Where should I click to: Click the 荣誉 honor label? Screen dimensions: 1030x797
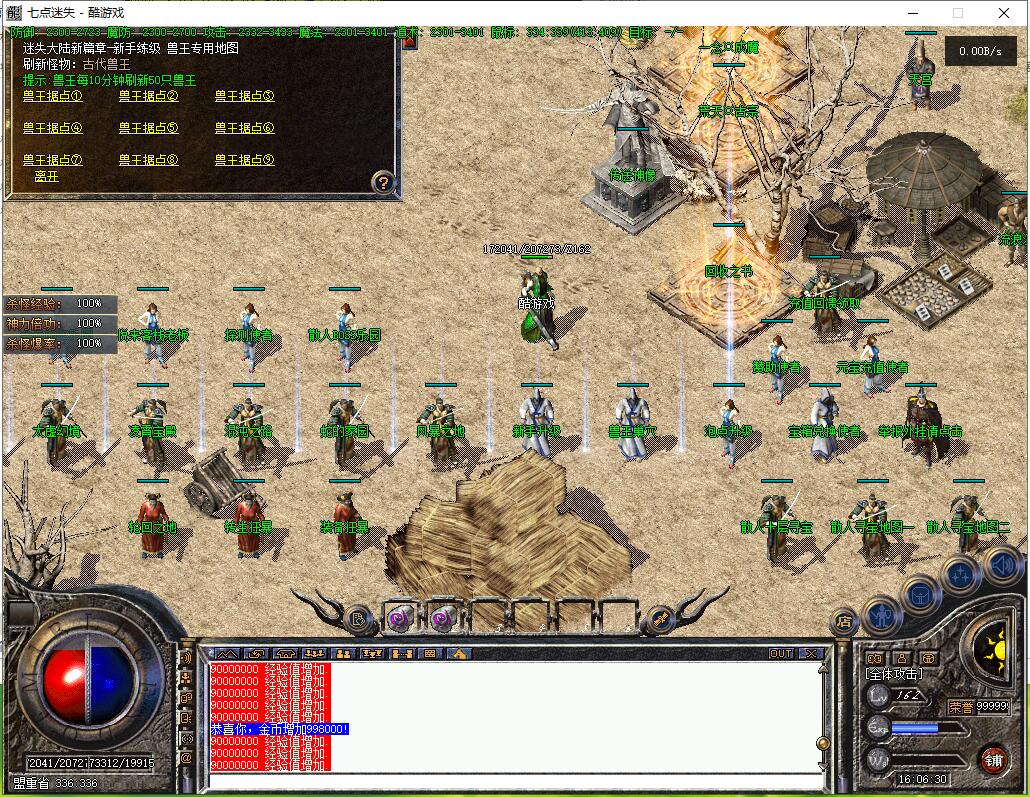coord(960,706)
